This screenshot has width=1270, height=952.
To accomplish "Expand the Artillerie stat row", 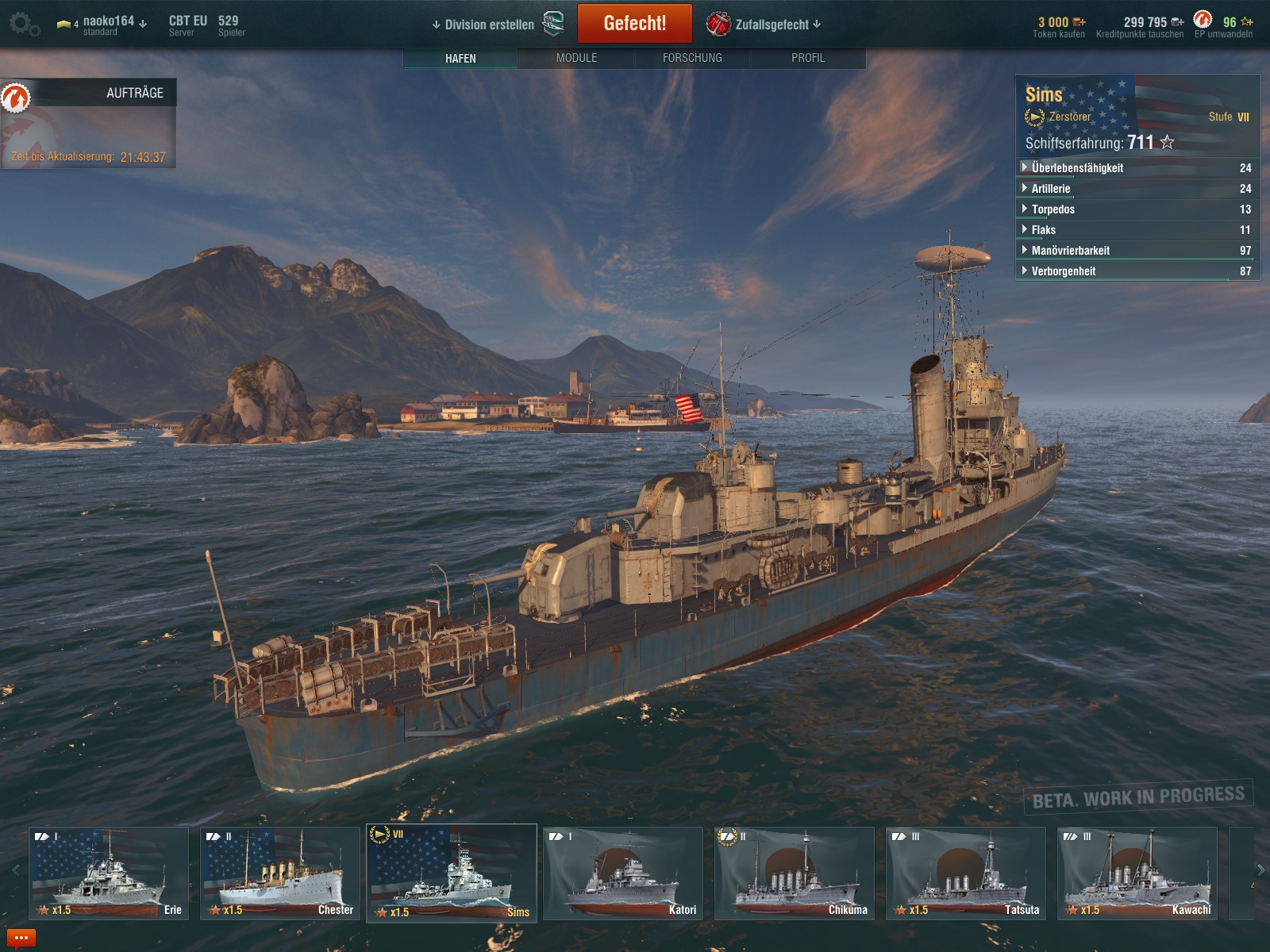I will [1050, 189].
